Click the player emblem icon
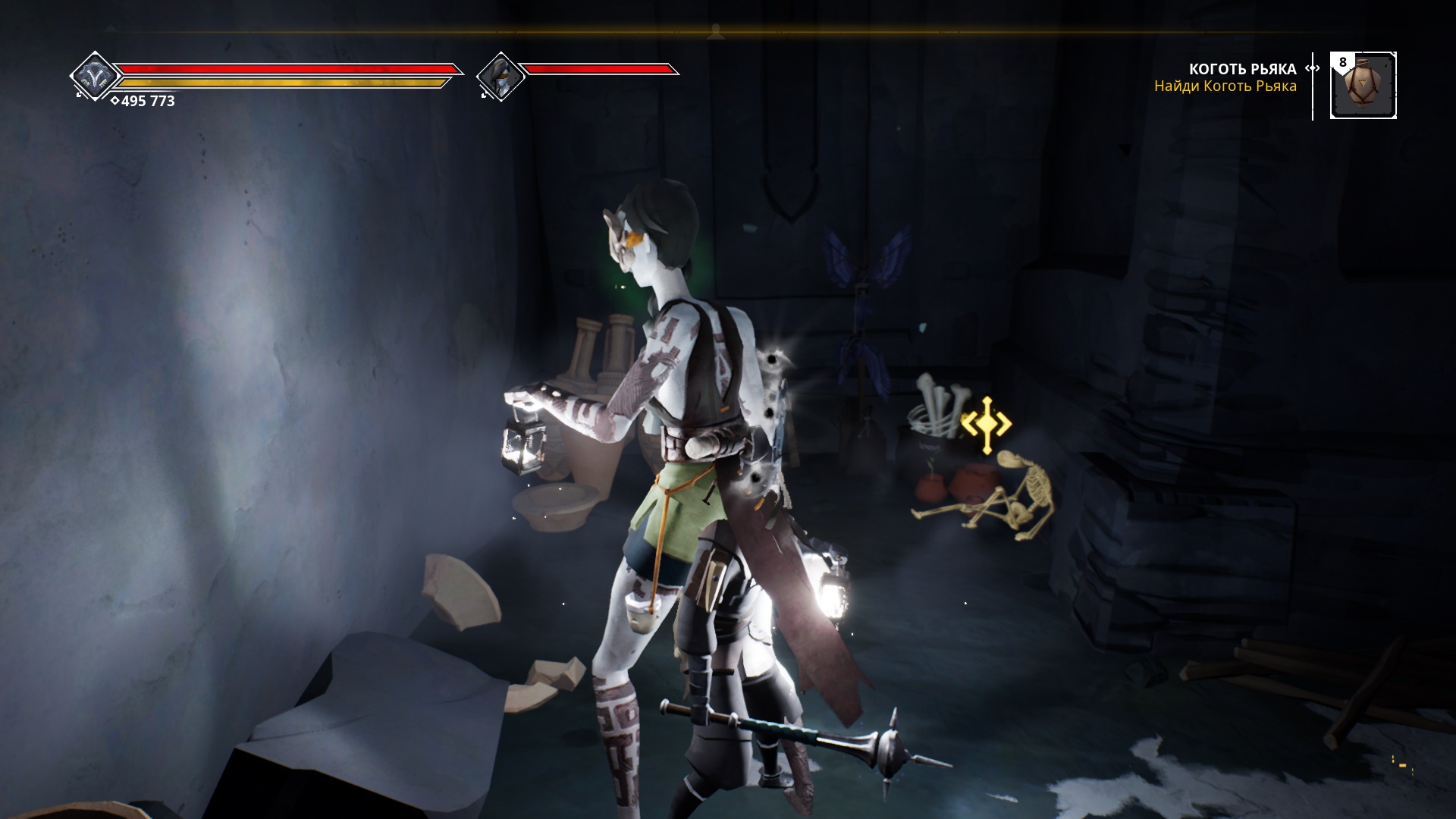The image size is (1456, 819). [96, 75]
